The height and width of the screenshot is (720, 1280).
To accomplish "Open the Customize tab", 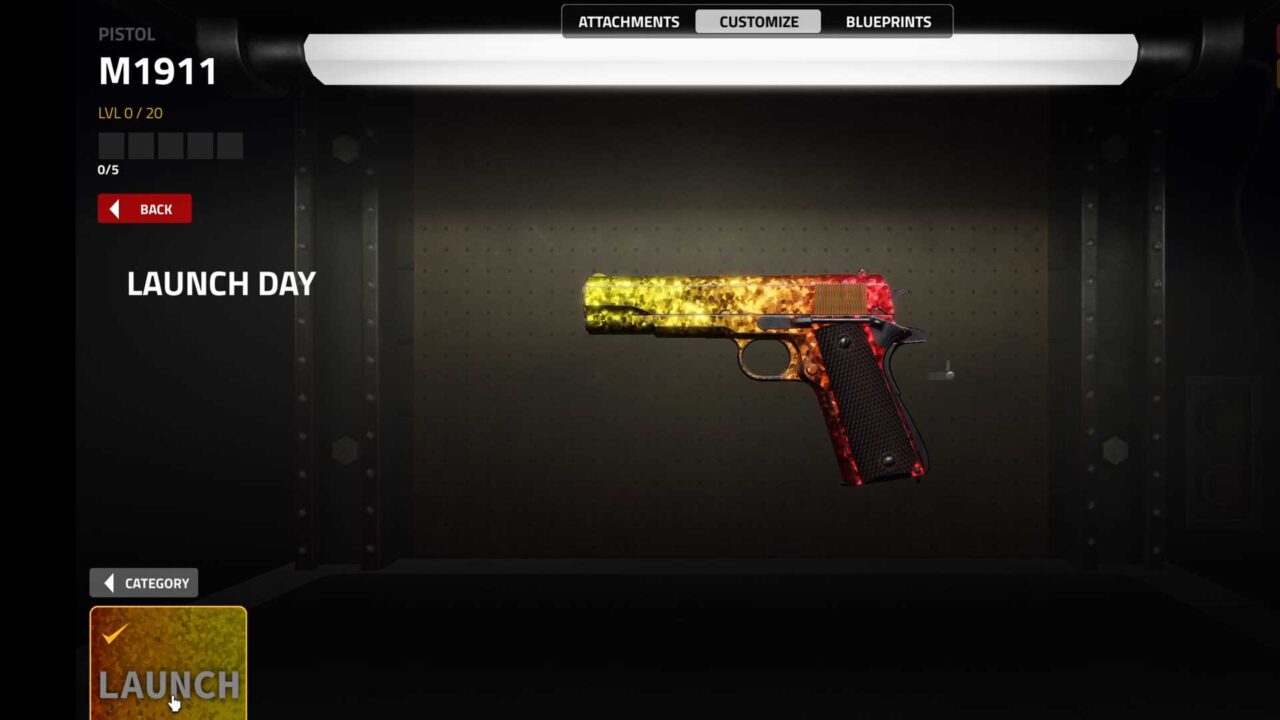I will [758, 22].
